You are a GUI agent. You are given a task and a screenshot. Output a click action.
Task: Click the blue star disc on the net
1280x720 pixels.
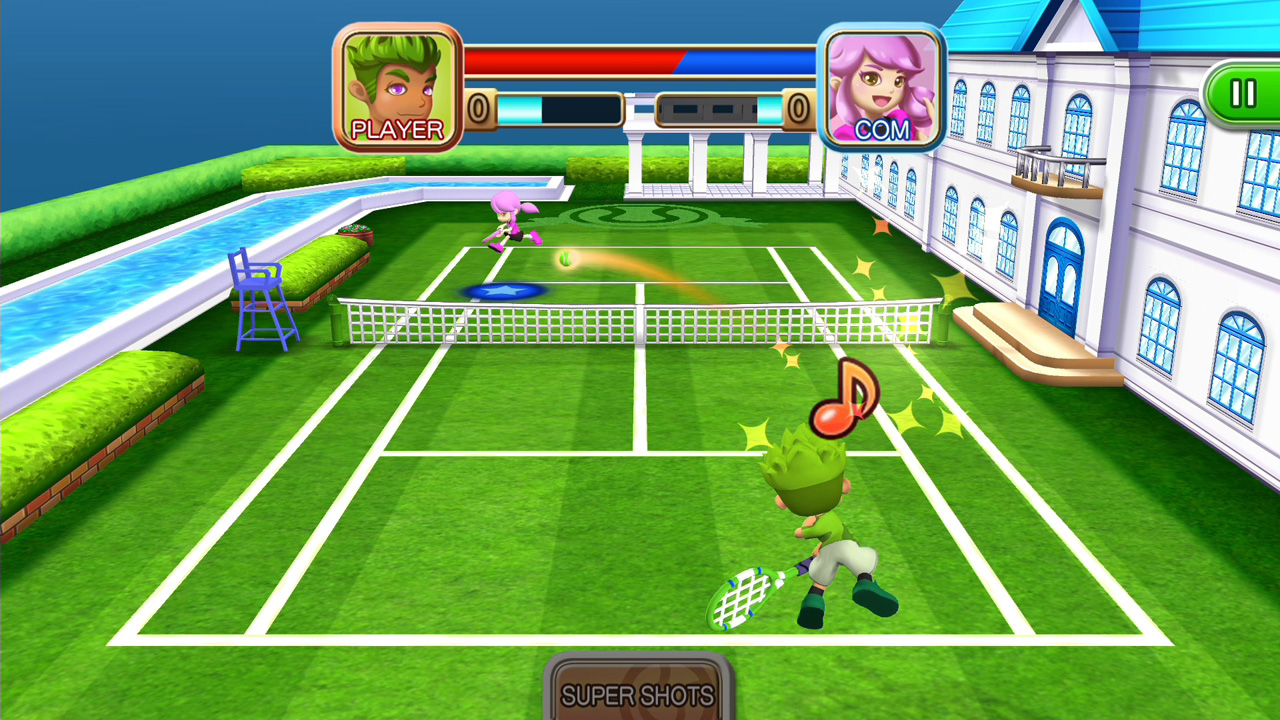pos(505,290)
